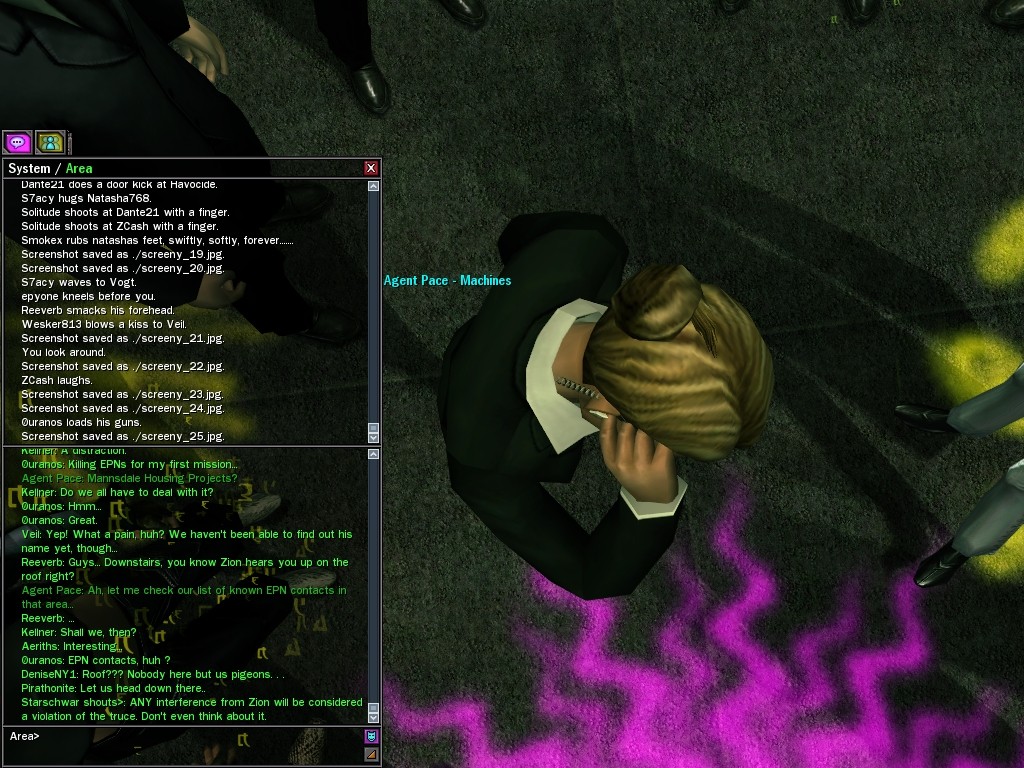This screenshot has height=768, width=1024.
Task: Click the pink speech bubble chat icon
Action: point(18,142)
